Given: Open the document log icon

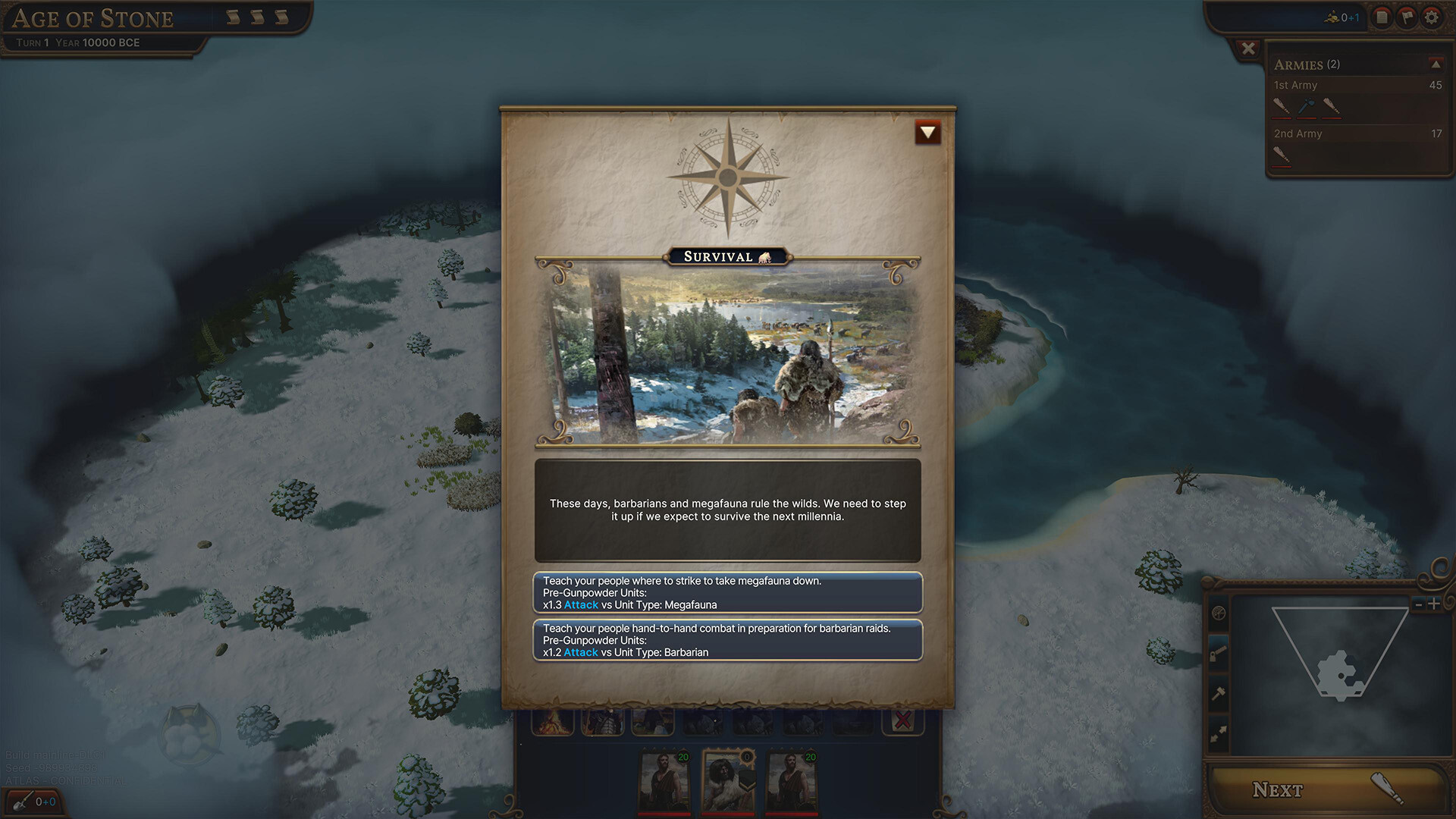Looking at the screenshot, I should [1382, 17].
